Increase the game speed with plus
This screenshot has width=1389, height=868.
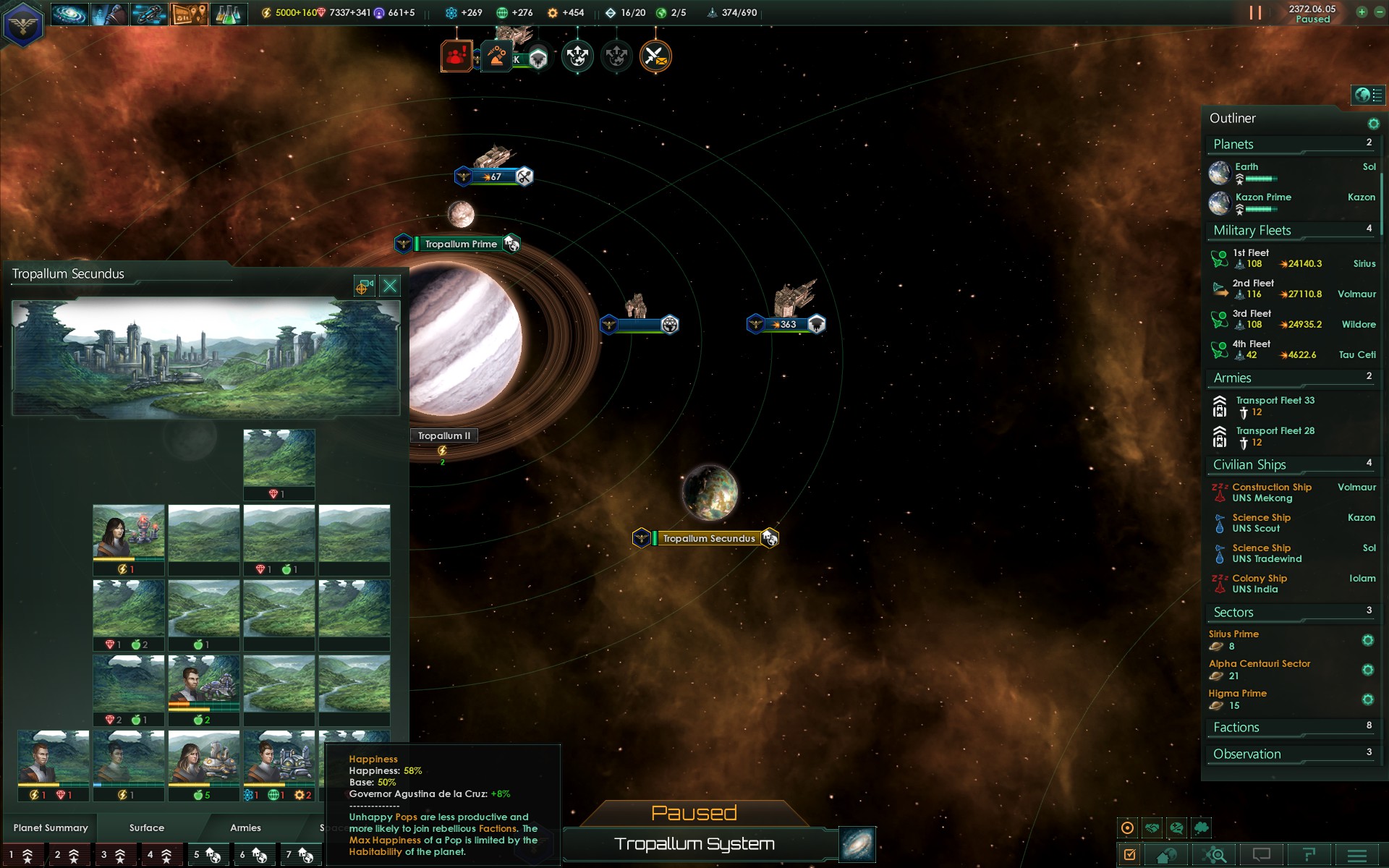point(1362,12)
